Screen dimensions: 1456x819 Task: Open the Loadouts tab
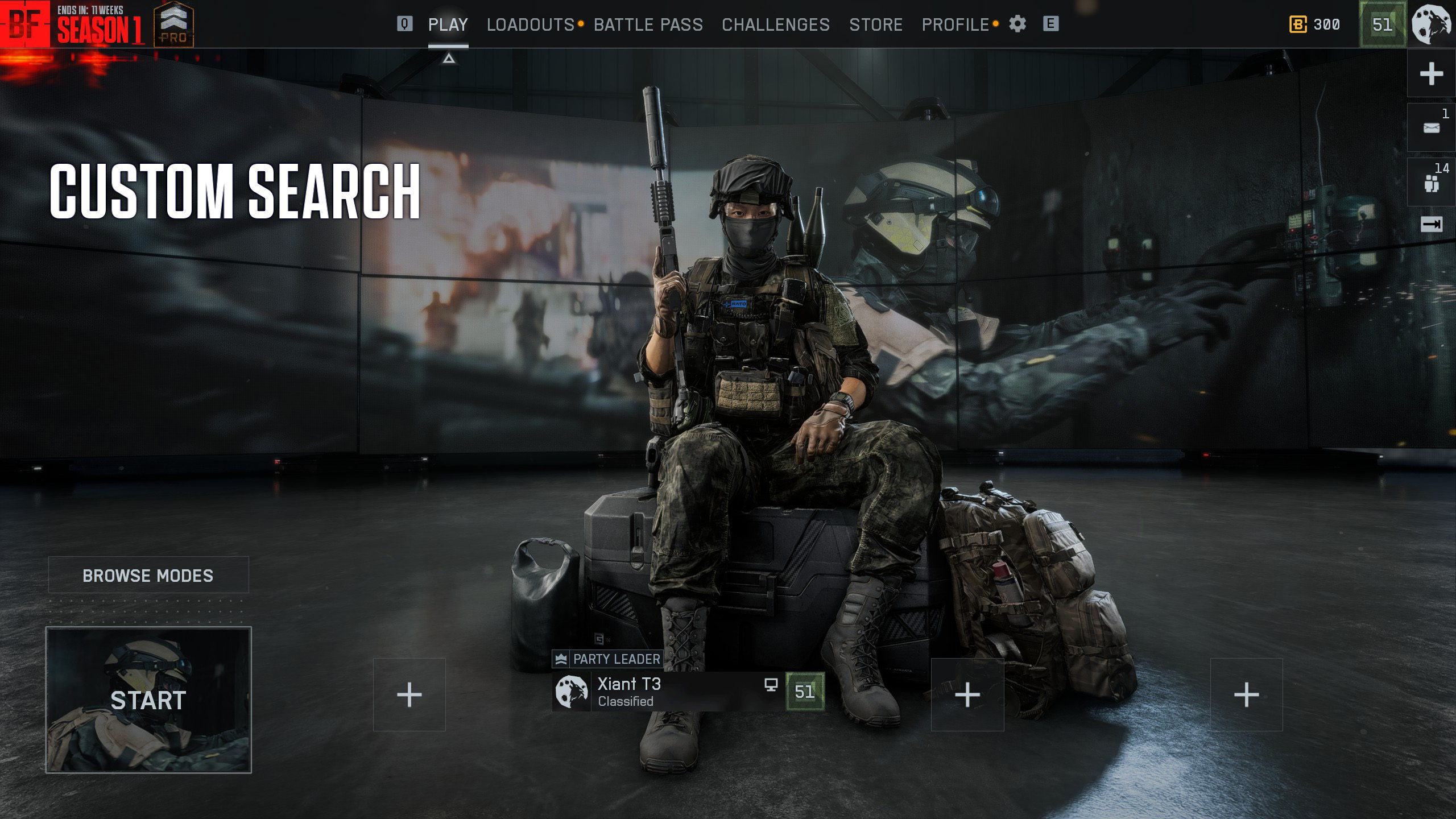pyautogui.click(x=530, y=24)
